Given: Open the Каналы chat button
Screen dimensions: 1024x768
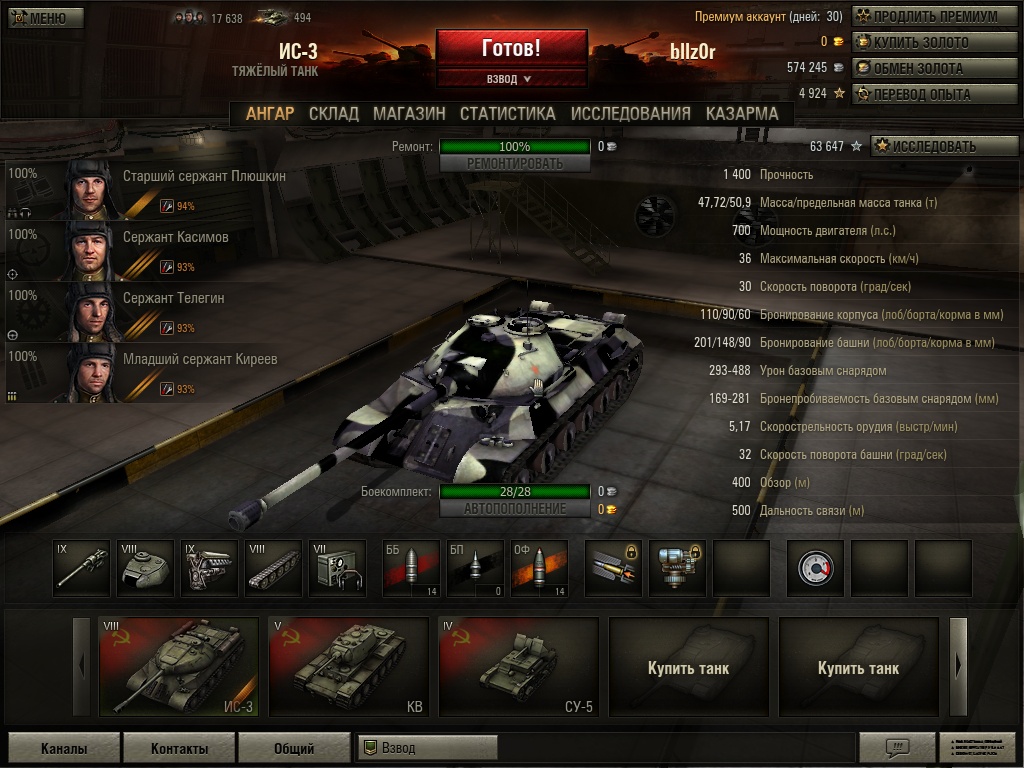Looking at the screenshot, I should (x=64, y=748).
